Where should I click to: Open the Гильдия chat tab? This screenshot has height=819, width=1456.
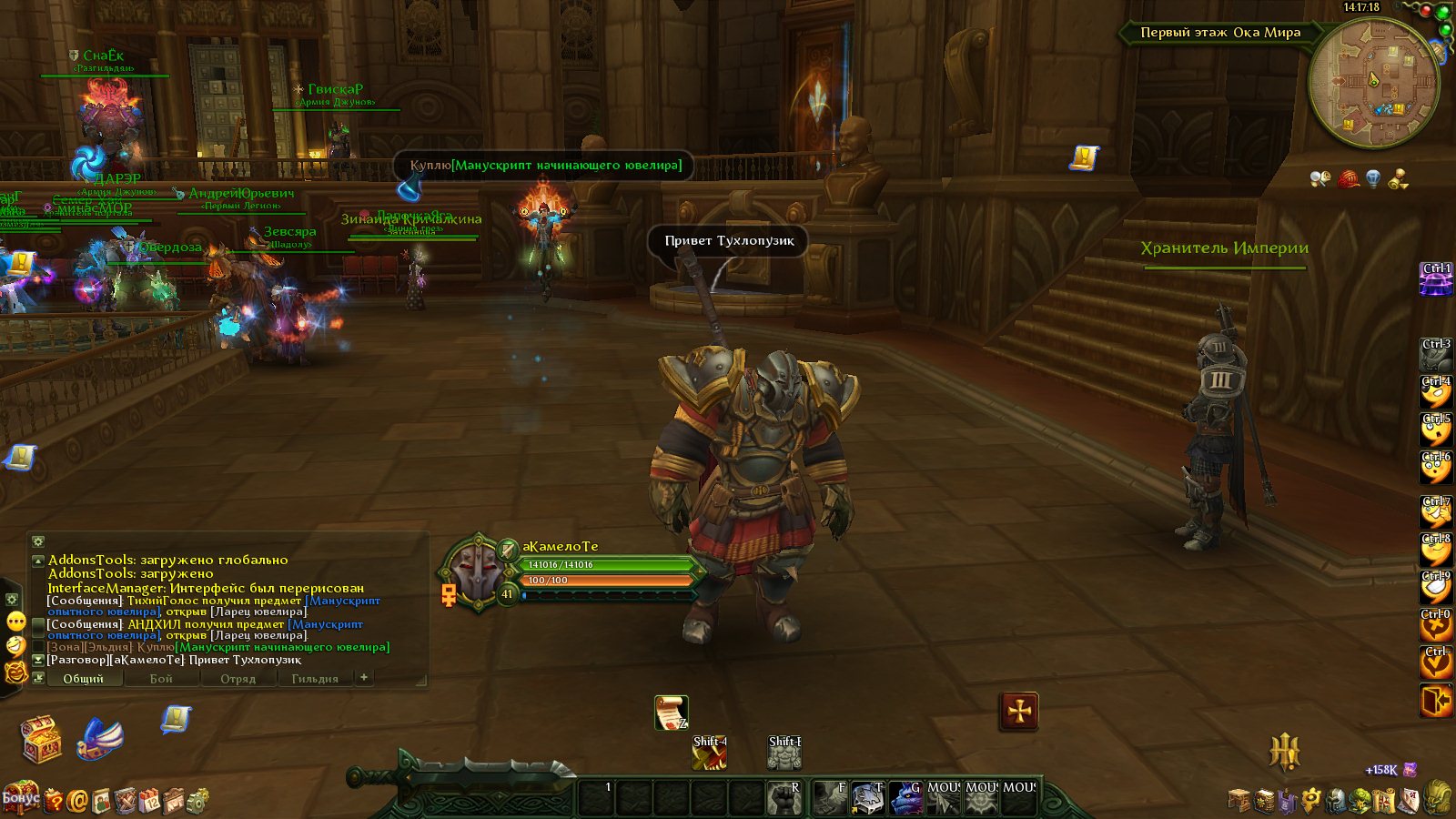click(315, 679)
